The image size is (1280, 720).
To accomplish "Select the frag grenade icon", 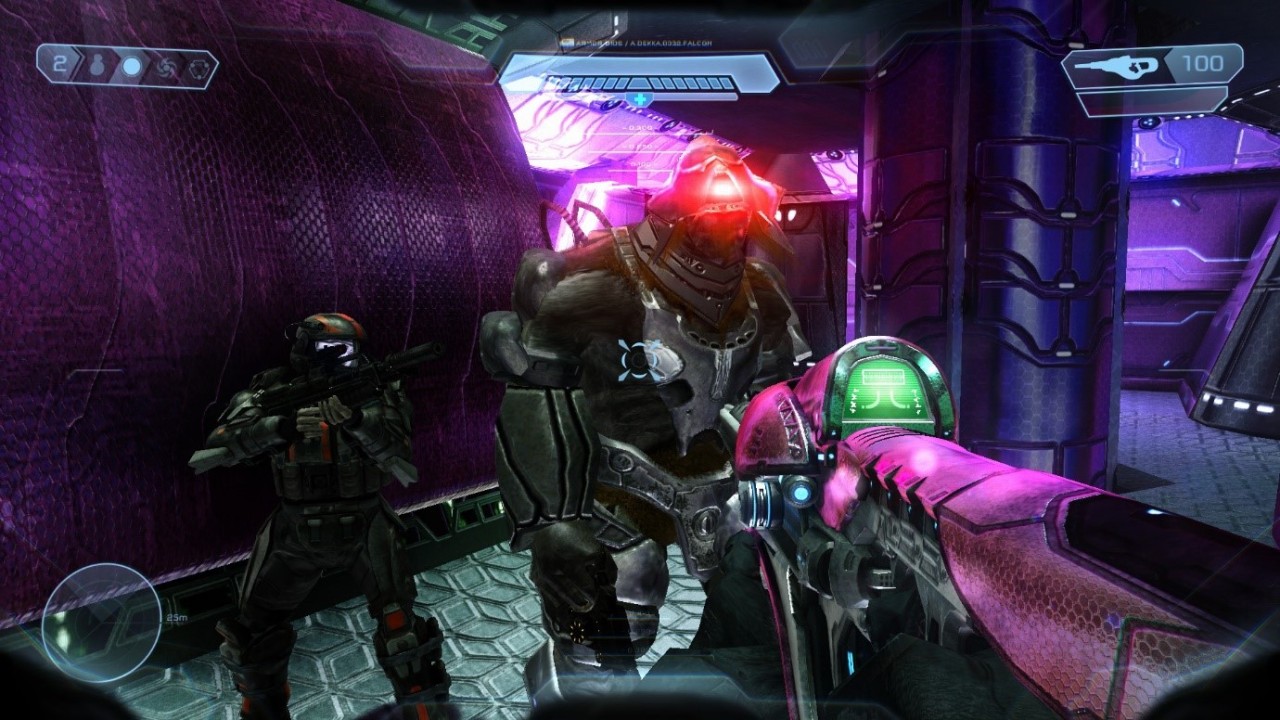I will pyautogui.click(x=98, y=68).
